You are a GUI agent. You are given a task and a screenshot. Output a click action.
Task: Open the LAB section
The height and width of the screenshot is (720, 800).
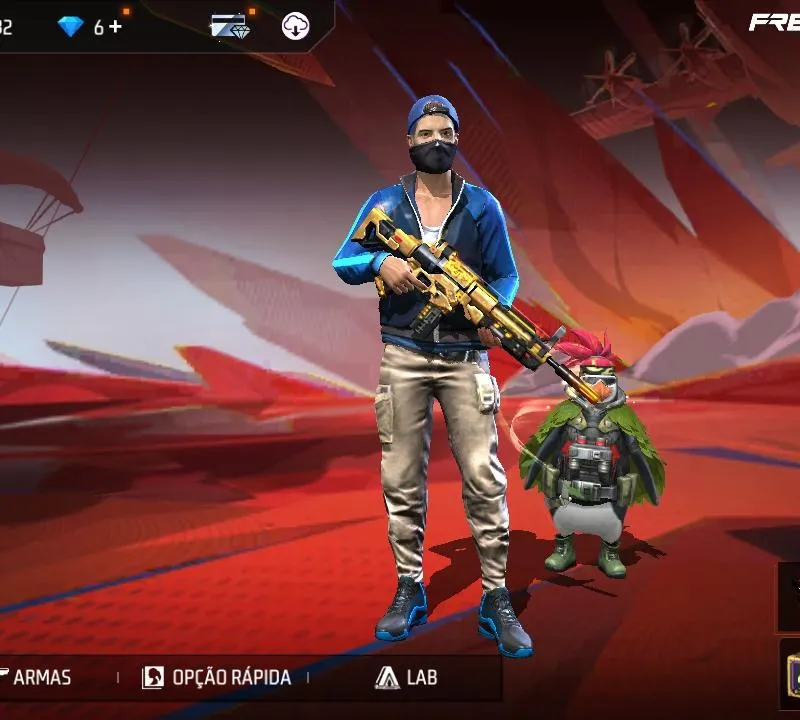[407, 677]
